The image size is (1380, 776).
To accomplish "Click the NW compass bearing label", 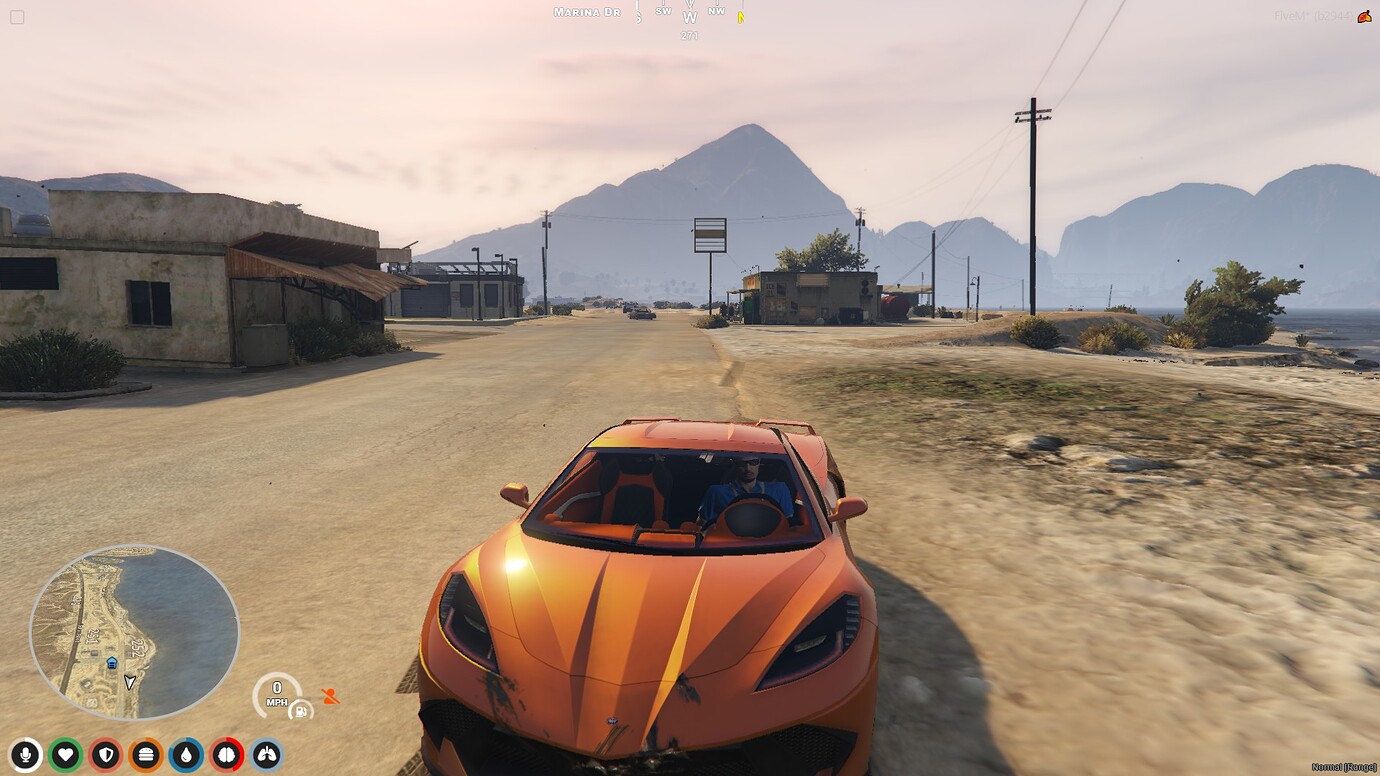I will 714,11.
